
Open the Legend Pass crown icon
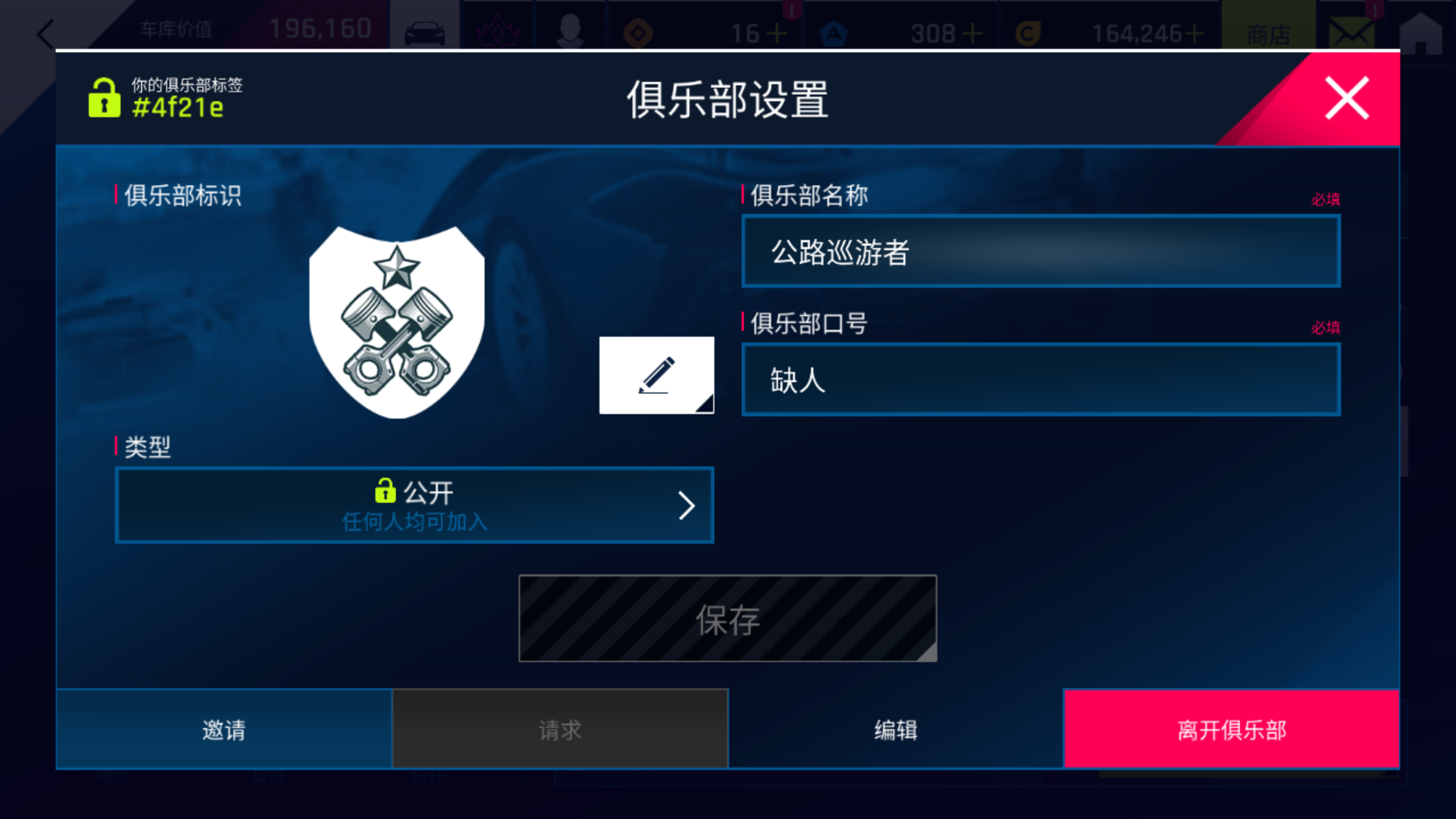coord(499,31)
